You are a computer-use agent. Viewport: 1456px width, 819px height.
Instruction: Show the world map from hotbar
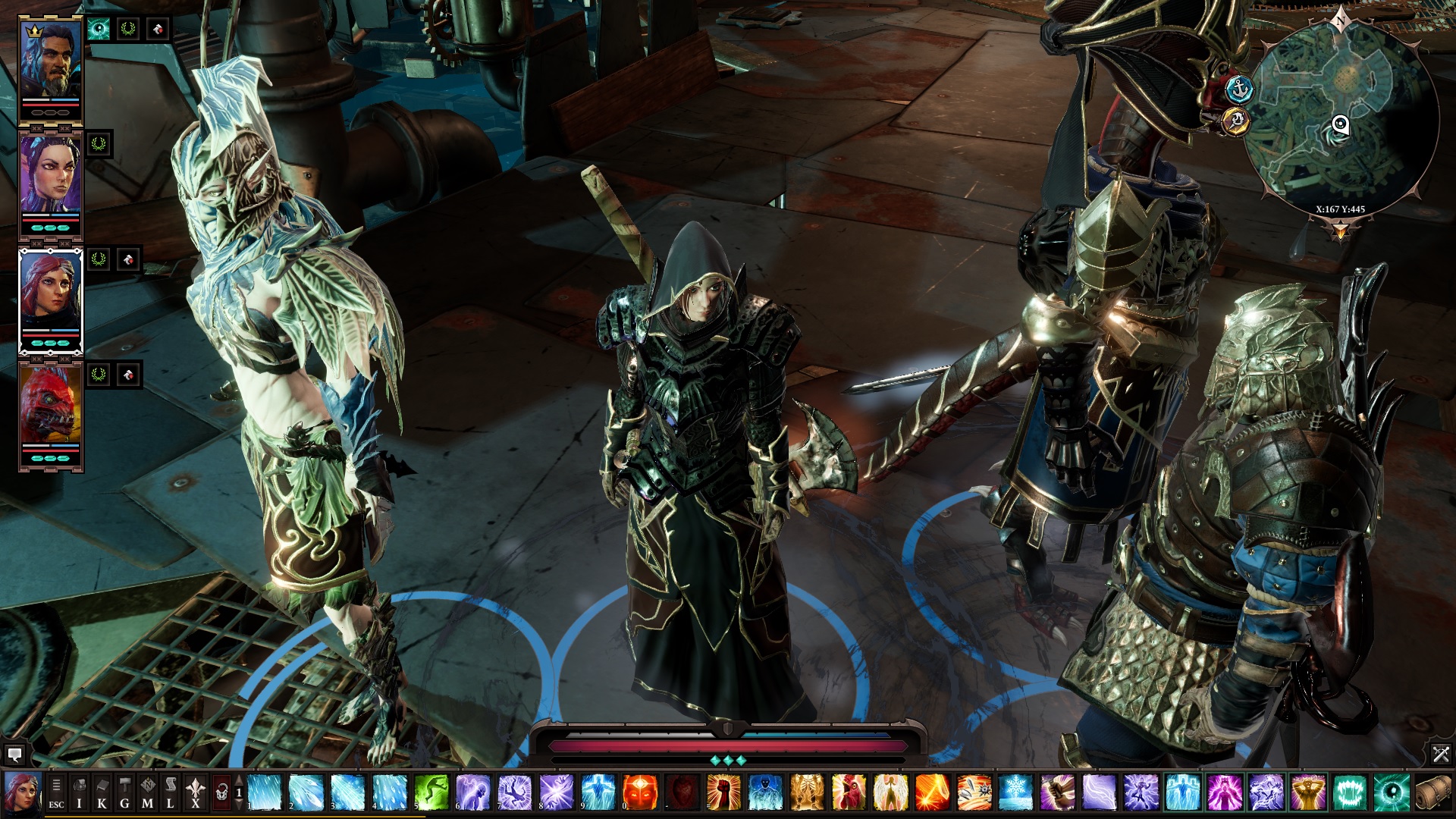pyautogui.click(x=148, y=793)
